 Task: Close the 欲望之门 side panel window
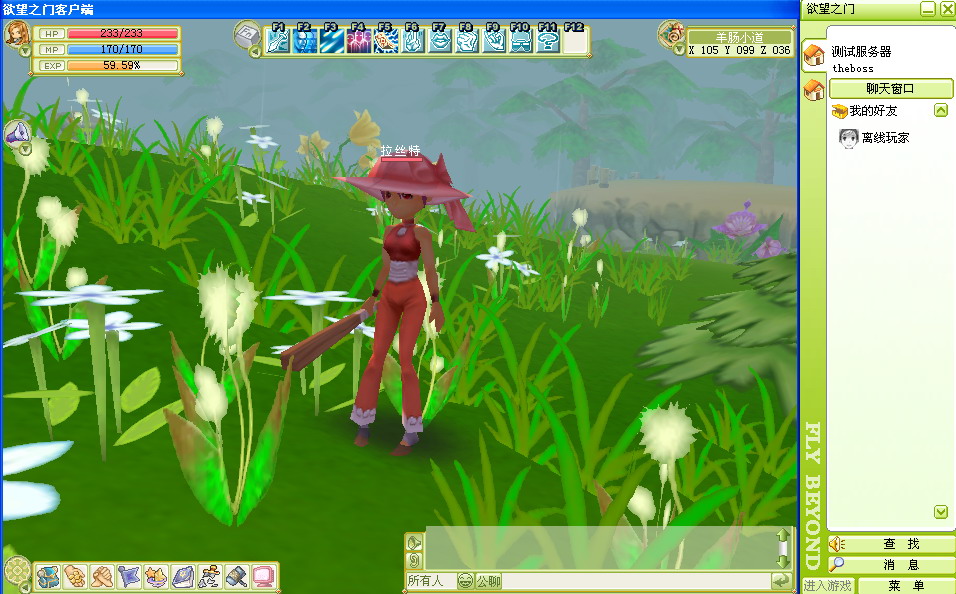point(946,9)
